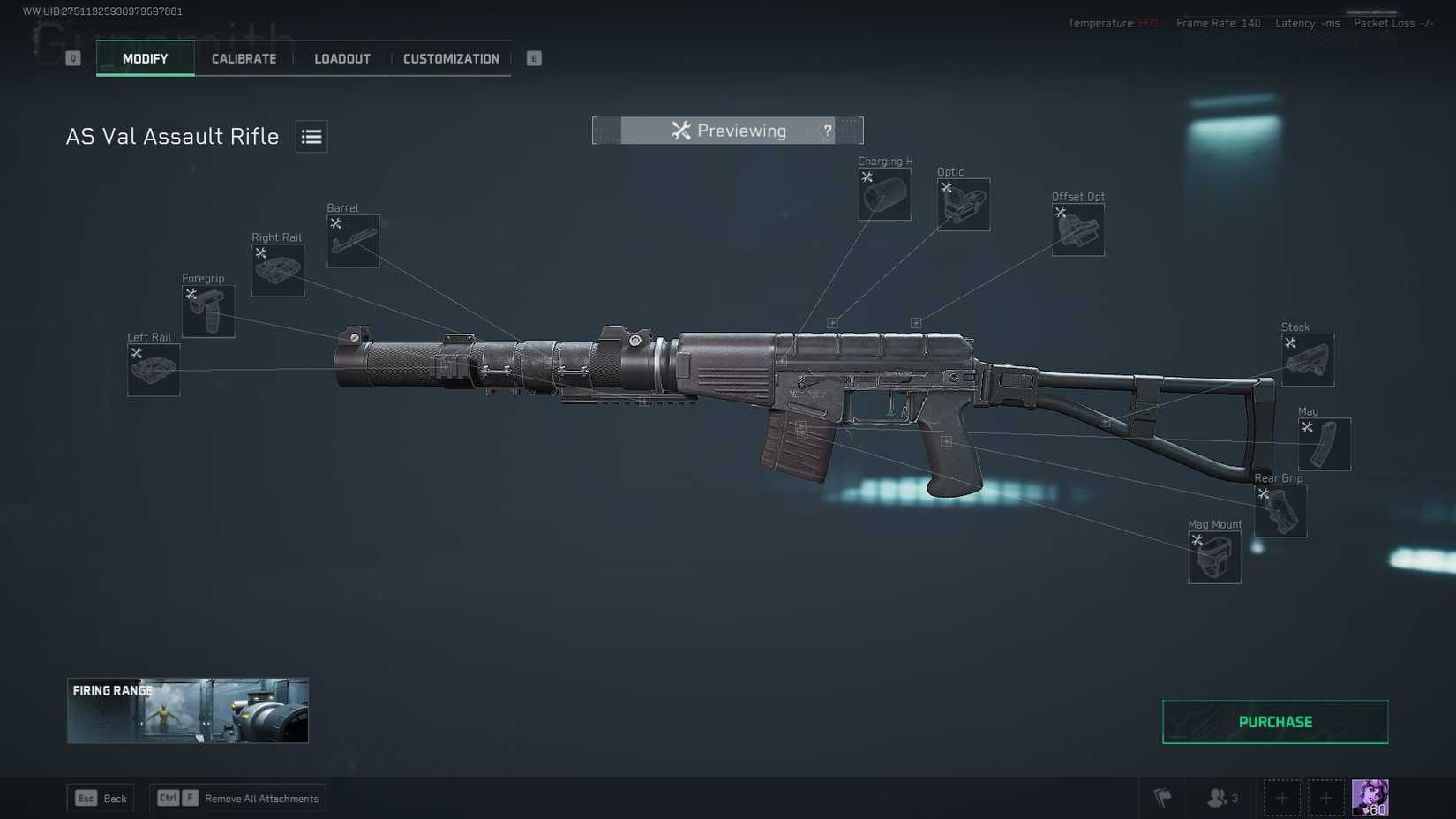This screenshot has width=1456, height=819.
Task: Click the PURCHASE button
Action: [x=1274, y=721]
